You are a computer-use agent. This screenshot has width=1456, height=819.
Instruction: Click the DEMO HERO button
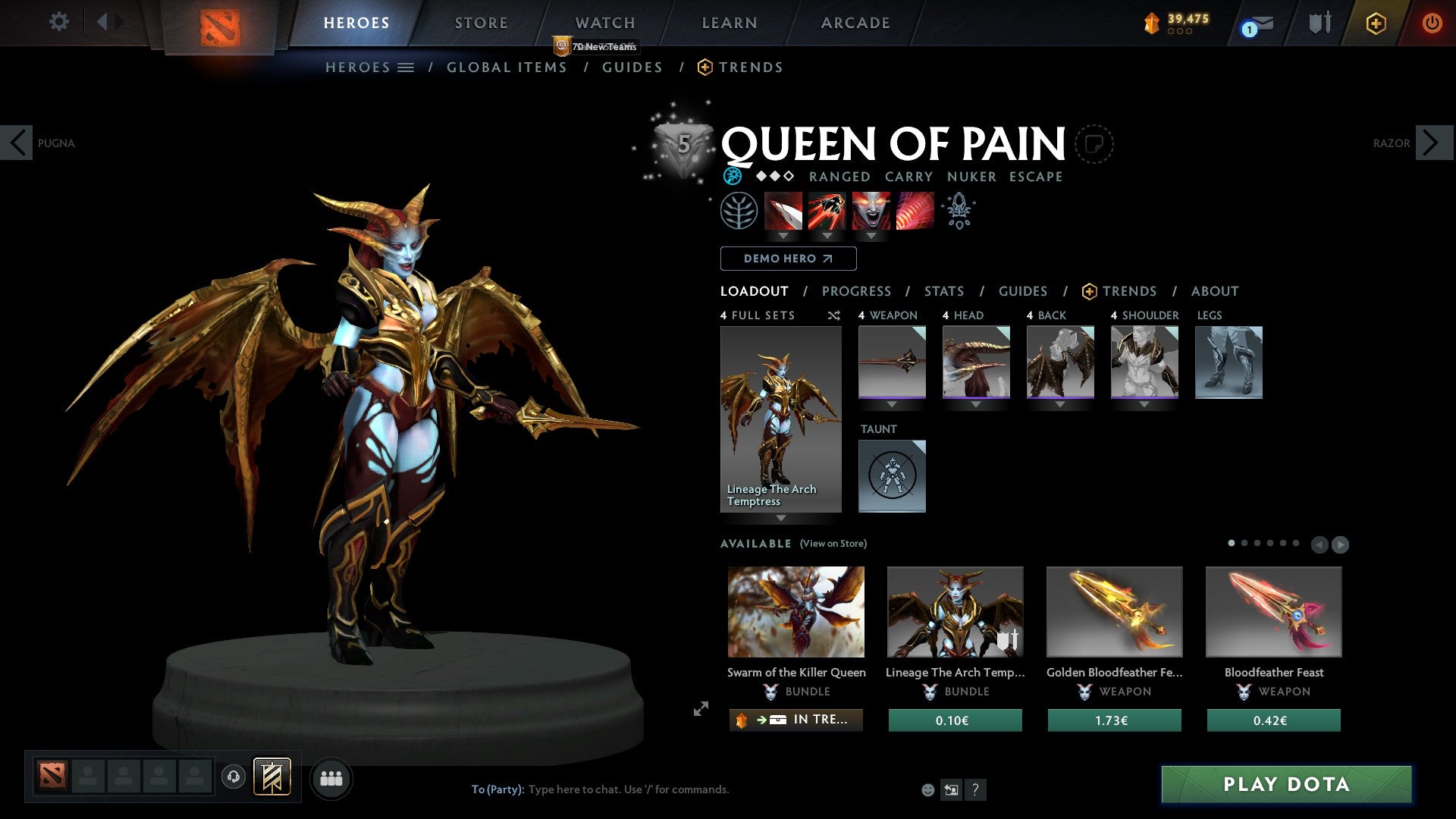787,259
